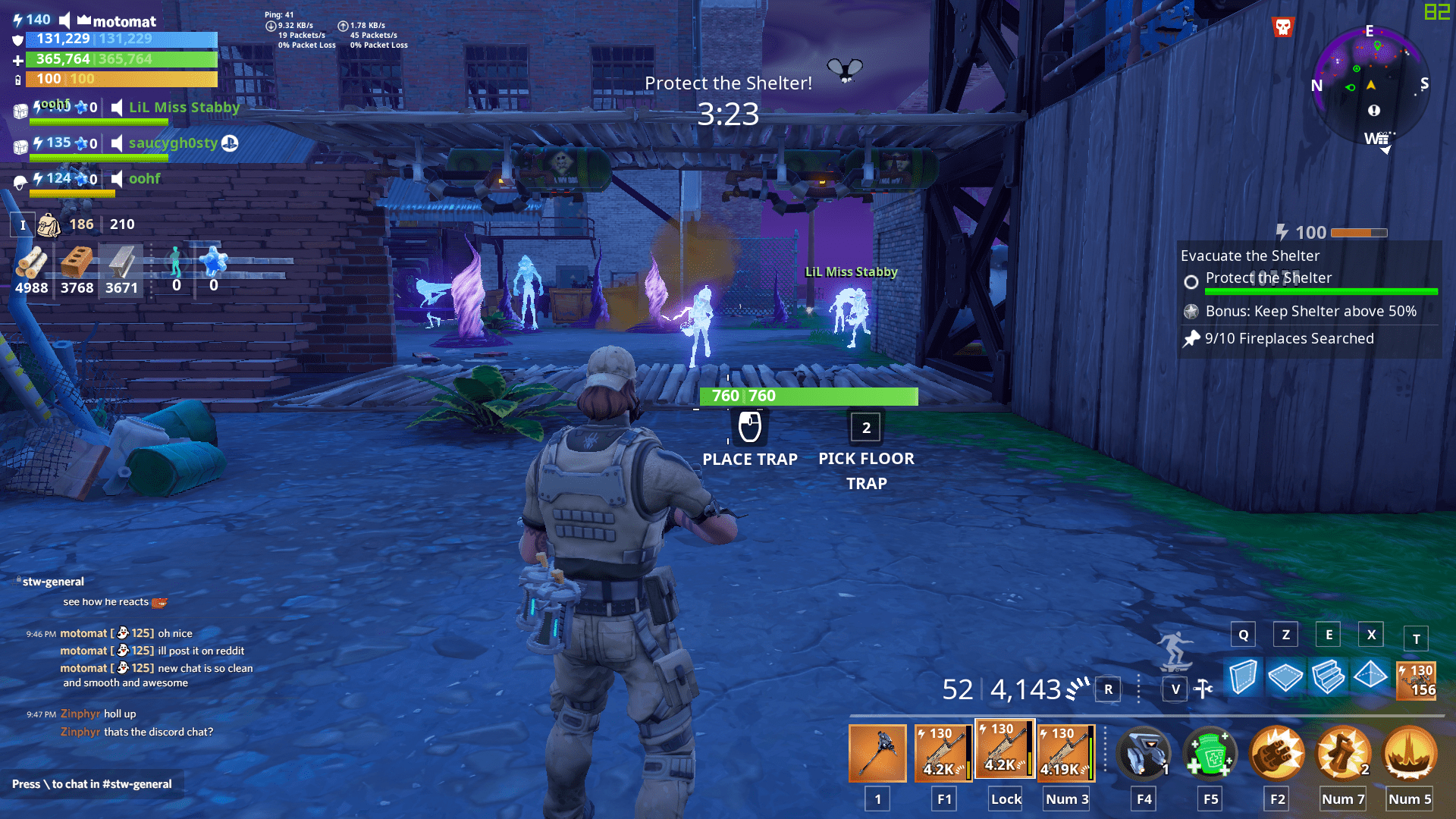Use the Adrenaline Rush bottle gadget
The image size is (1456, 819).
point(1211,753)
